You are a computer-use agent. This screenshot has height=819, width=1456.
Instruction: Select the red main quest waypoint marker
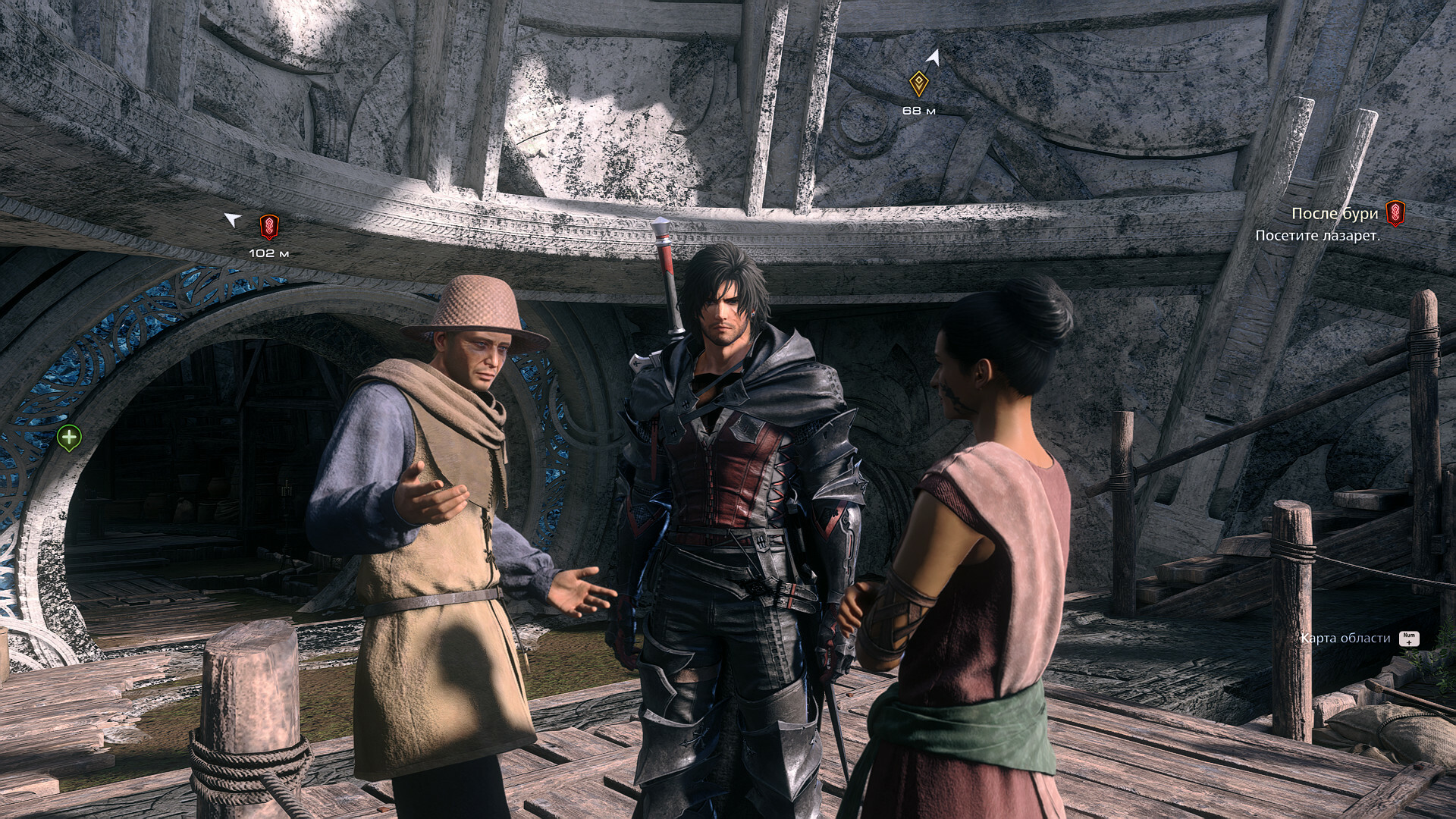point(268,226)
